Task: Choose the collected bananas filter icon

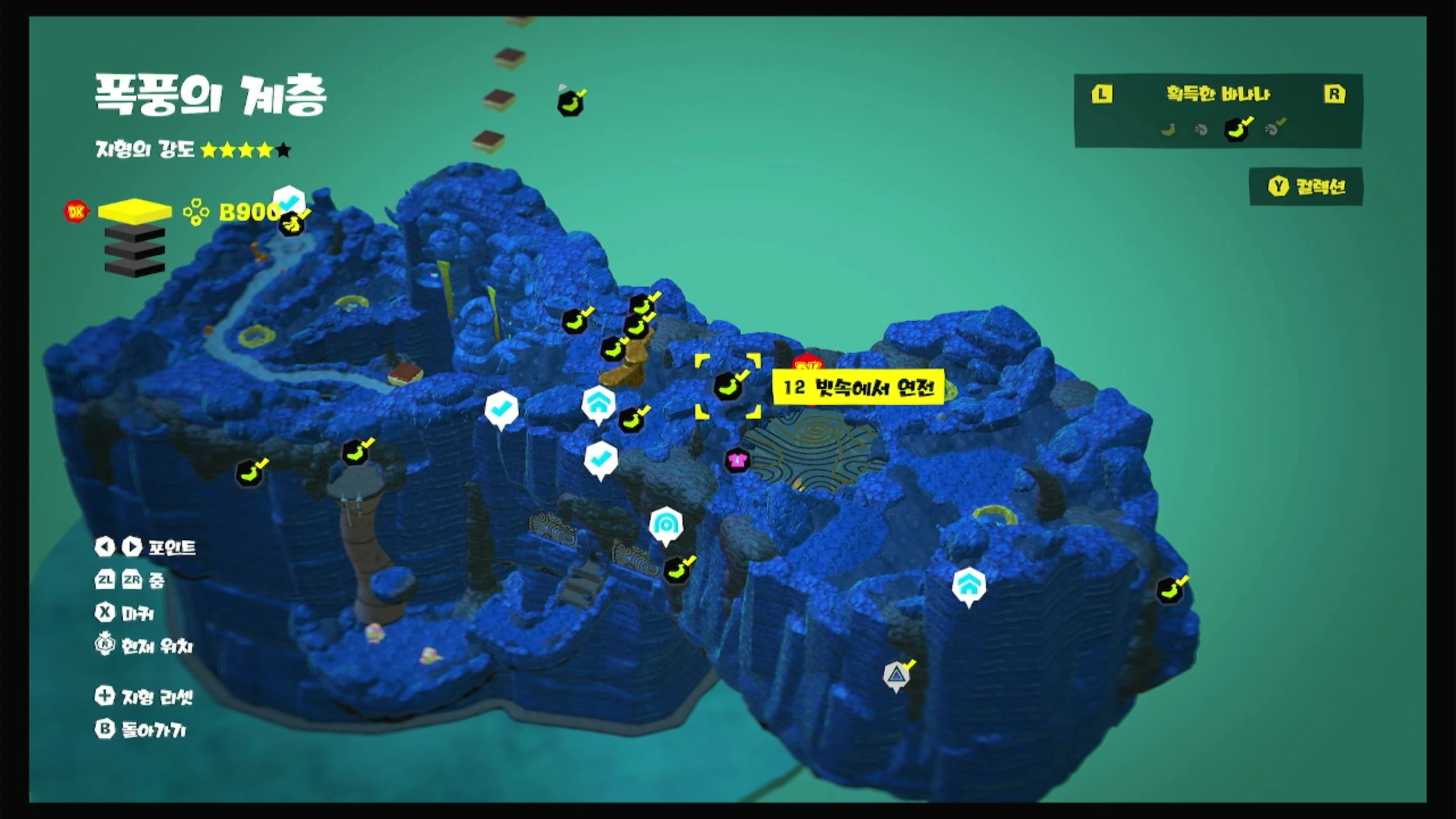Action: 1236,129
